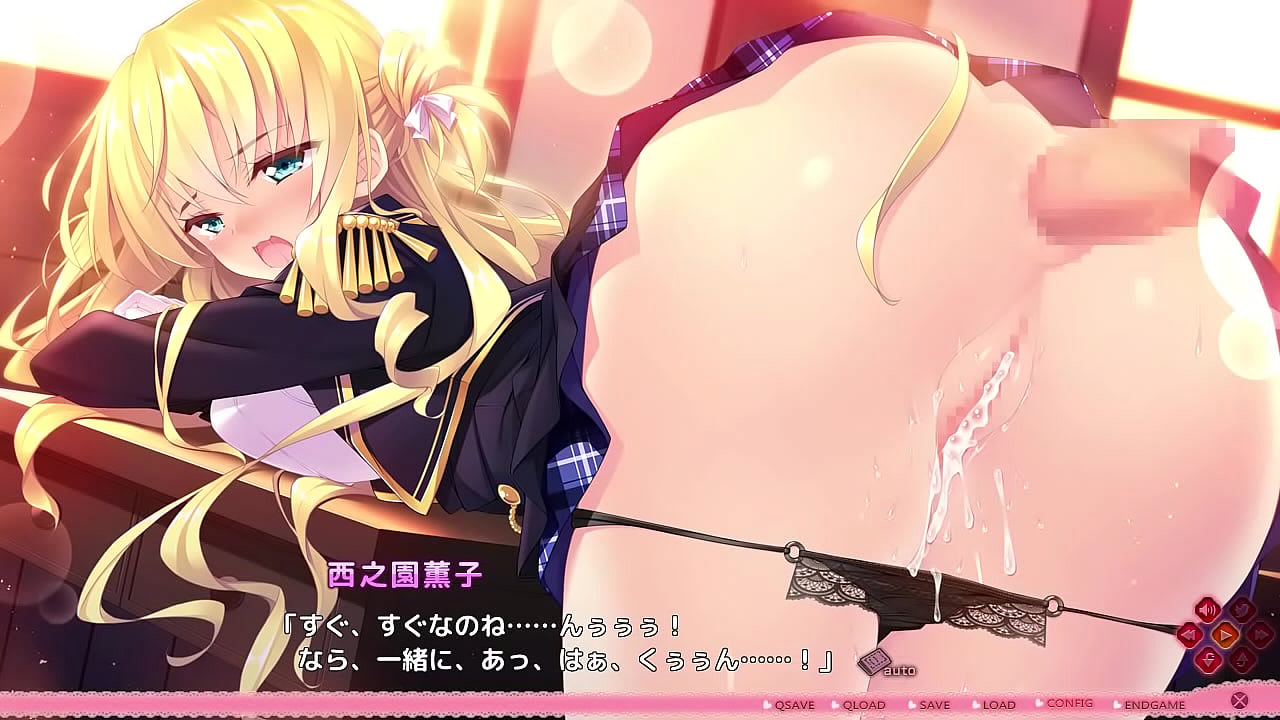Quick load using the QLOAD button
Viewport: 1280px width, 720px height.
pyautogui.click(x=863, y=705)
